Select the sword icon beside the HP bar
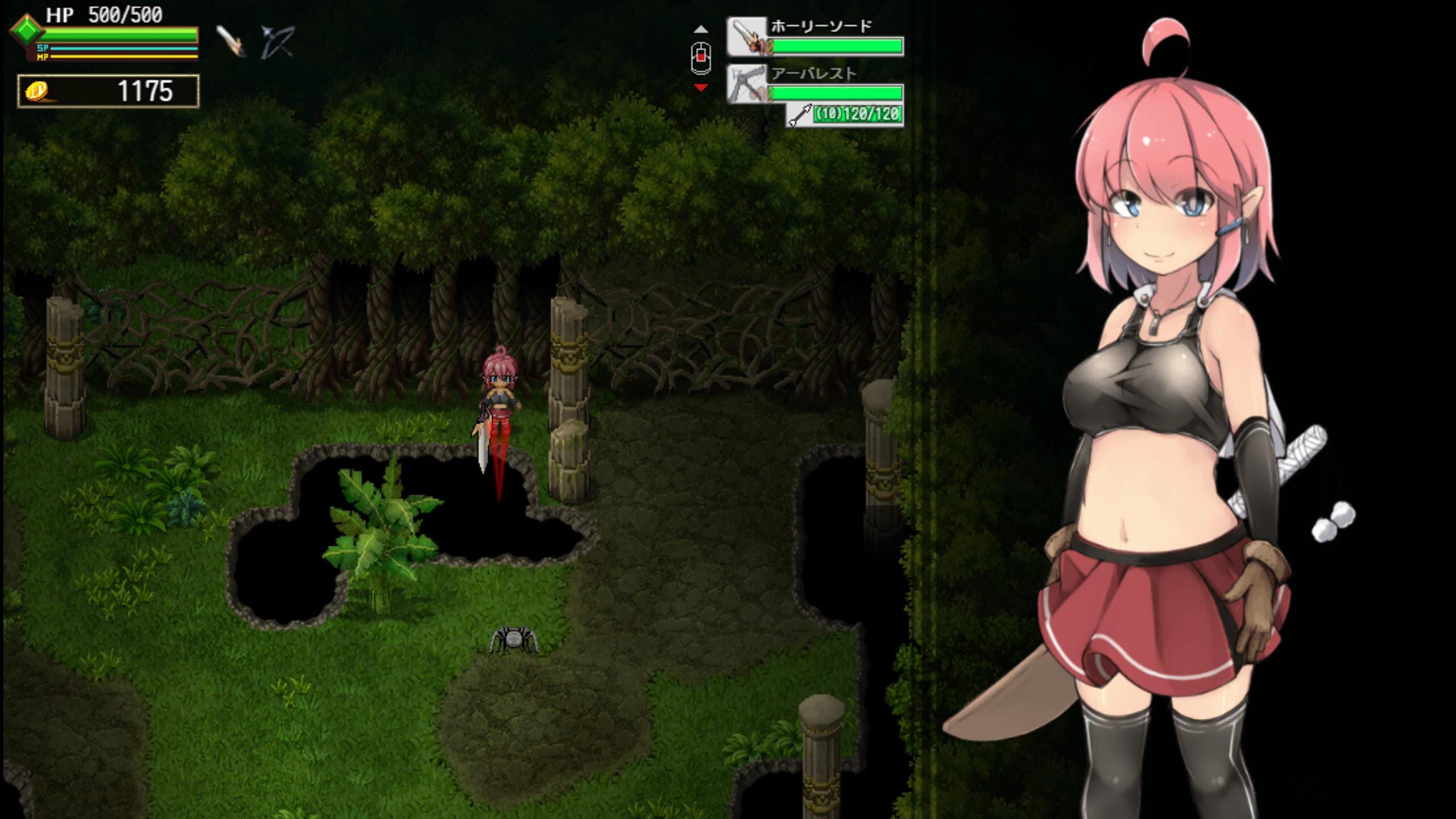The image size is (1456, 819). (x=231, y=42)
